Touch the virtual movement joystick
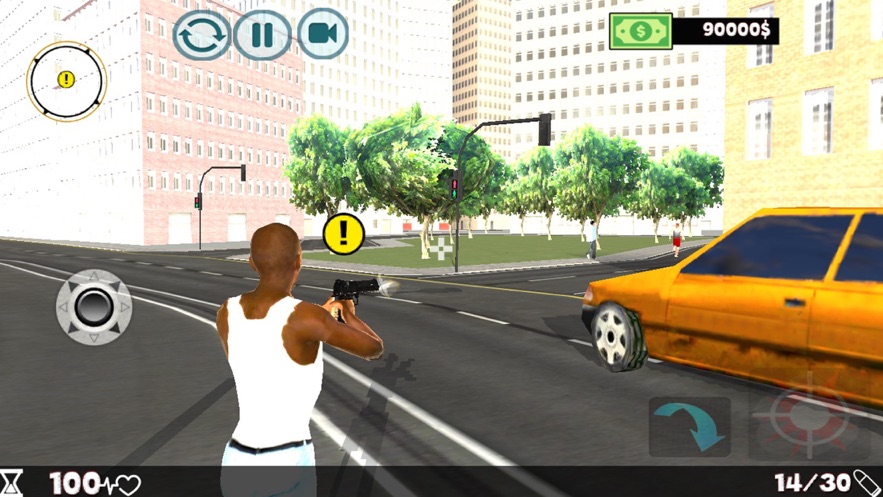The image size is (883, 497). tap(94, 306)
